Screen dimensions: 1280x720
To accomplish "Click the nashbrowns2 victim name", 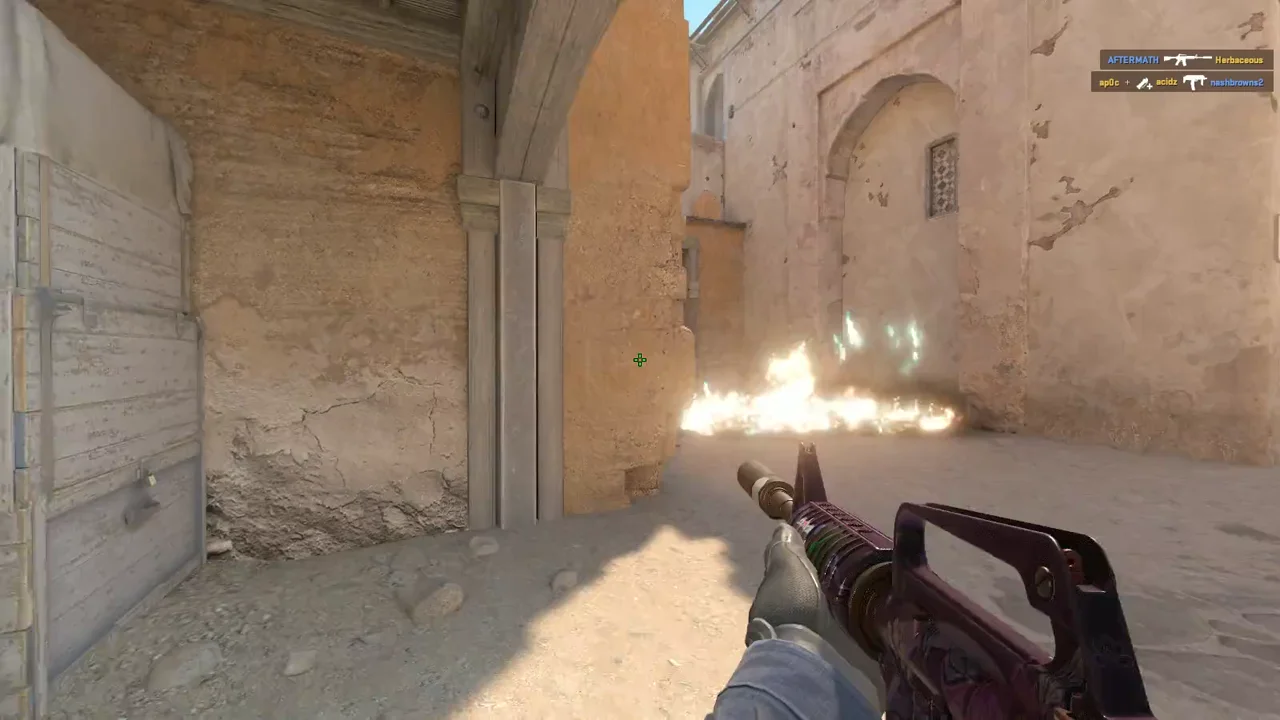I will 1237,83.
